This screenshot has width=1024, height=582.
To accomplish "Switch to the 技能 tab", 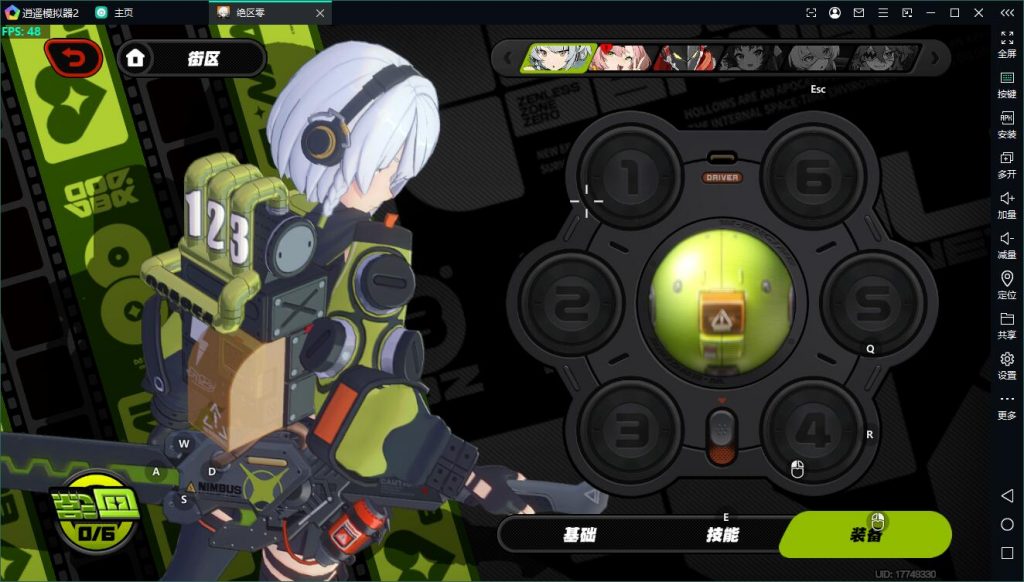I will [722, 535].
